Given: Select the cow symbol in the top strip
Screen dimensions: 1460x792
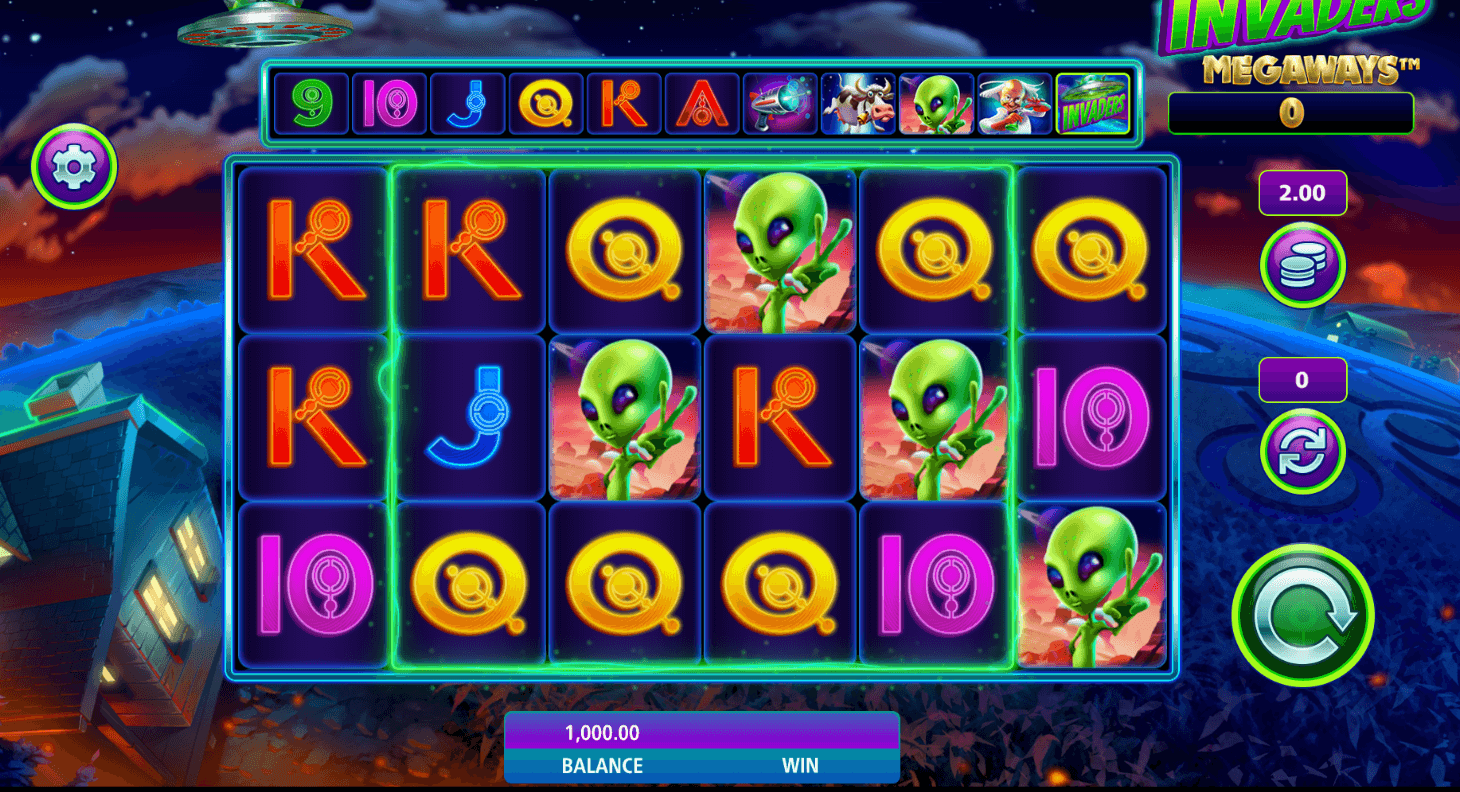Looking at the screenshot, I should [x=858, y=104].
